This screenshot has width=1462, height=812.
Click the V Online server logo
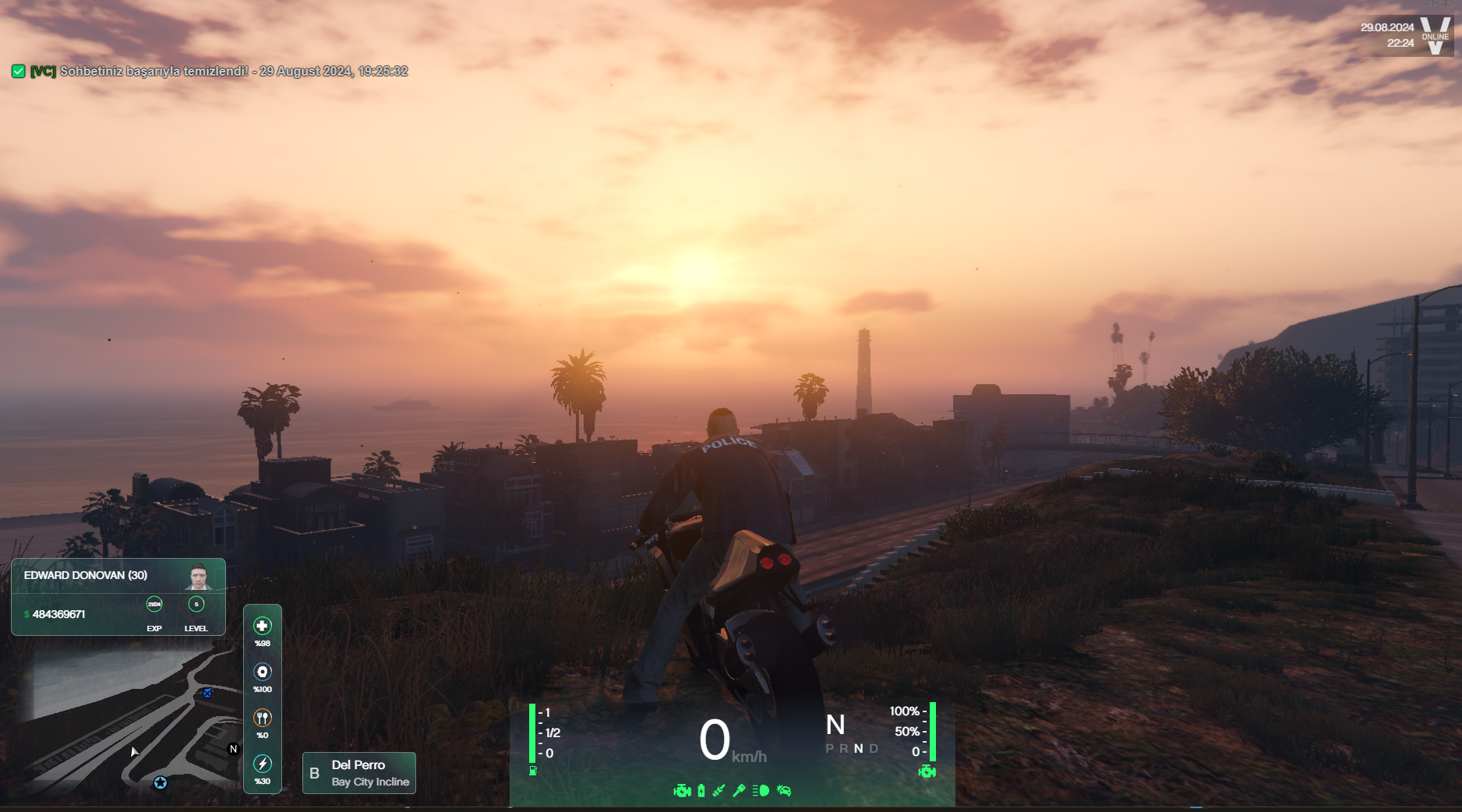(1435, 36)
